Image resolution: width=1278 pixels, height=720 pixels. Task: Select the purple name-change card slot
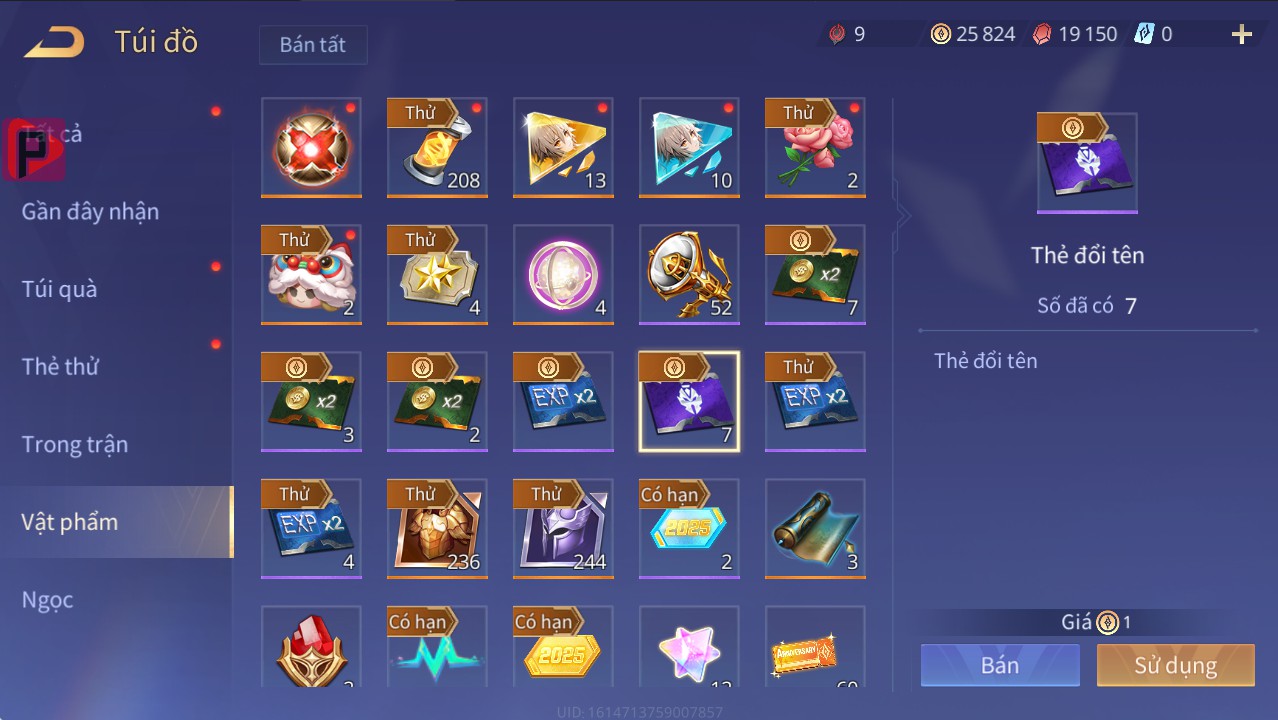[x=689, y=401]
